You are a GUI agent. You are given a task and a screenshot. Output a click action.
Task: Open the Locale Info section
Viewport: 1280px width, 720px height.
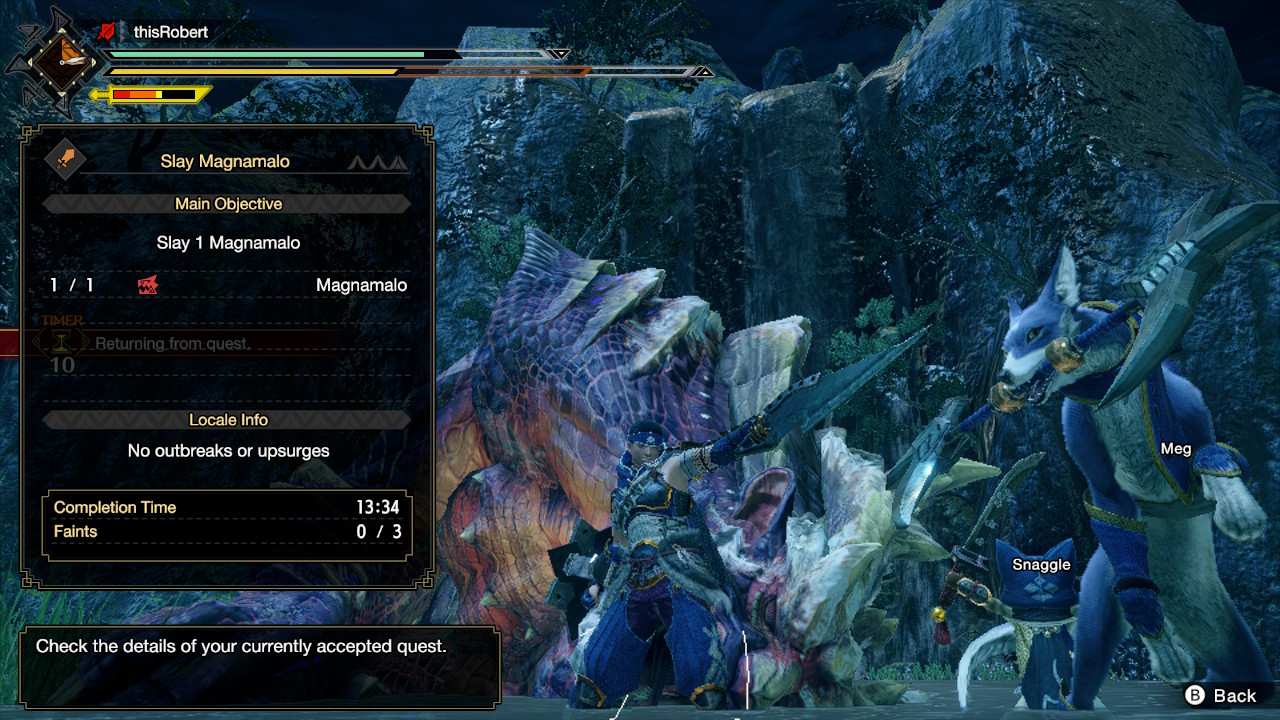(228, 420)
